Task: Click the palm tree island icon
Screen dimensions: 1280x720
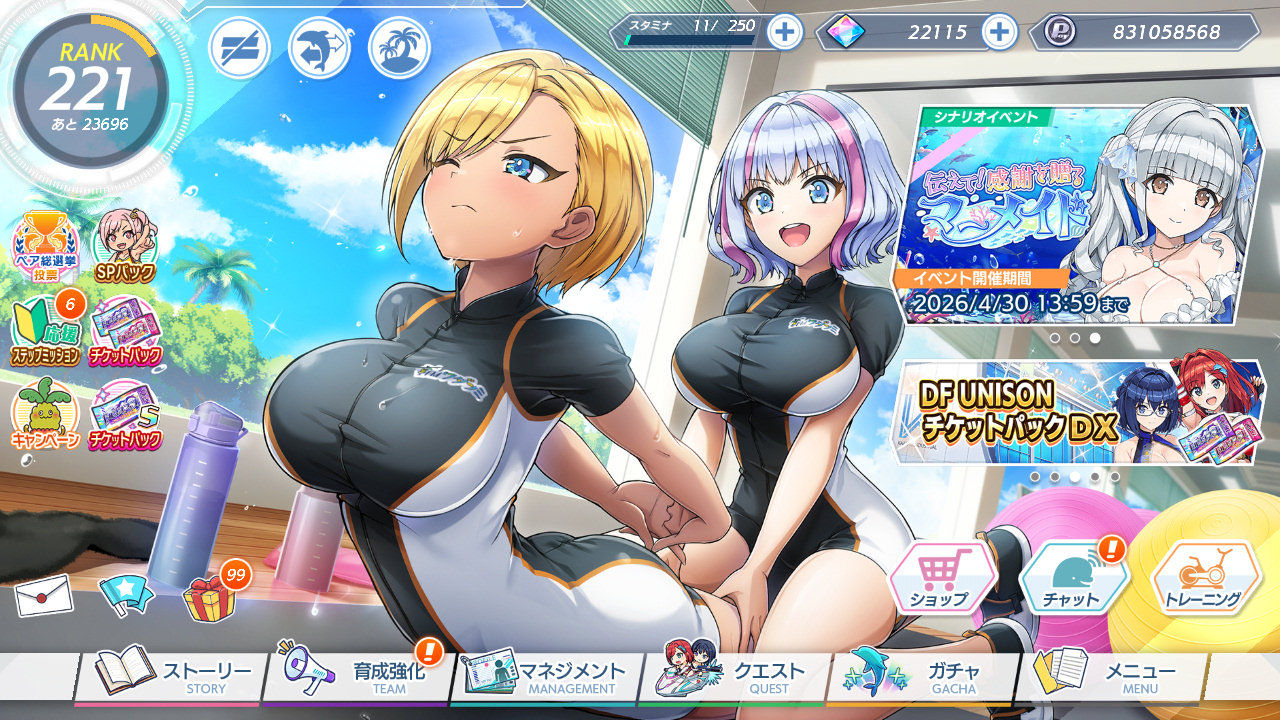Action: 399,48
